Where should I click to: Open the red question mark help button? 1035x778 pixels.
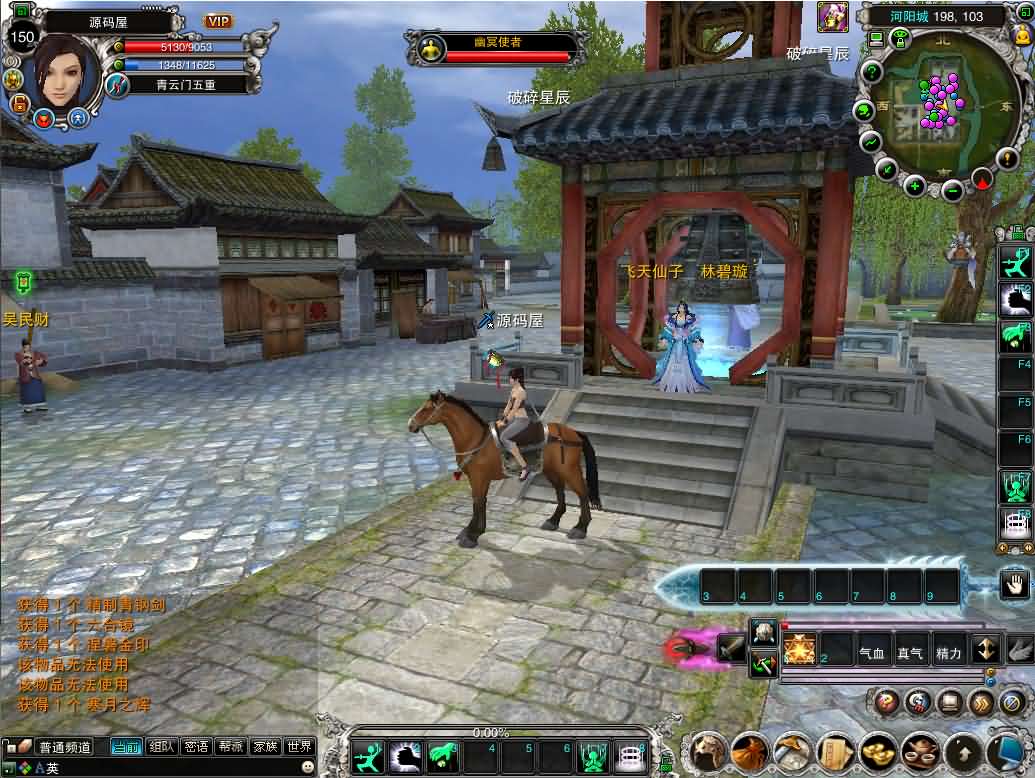coord(885,702)
